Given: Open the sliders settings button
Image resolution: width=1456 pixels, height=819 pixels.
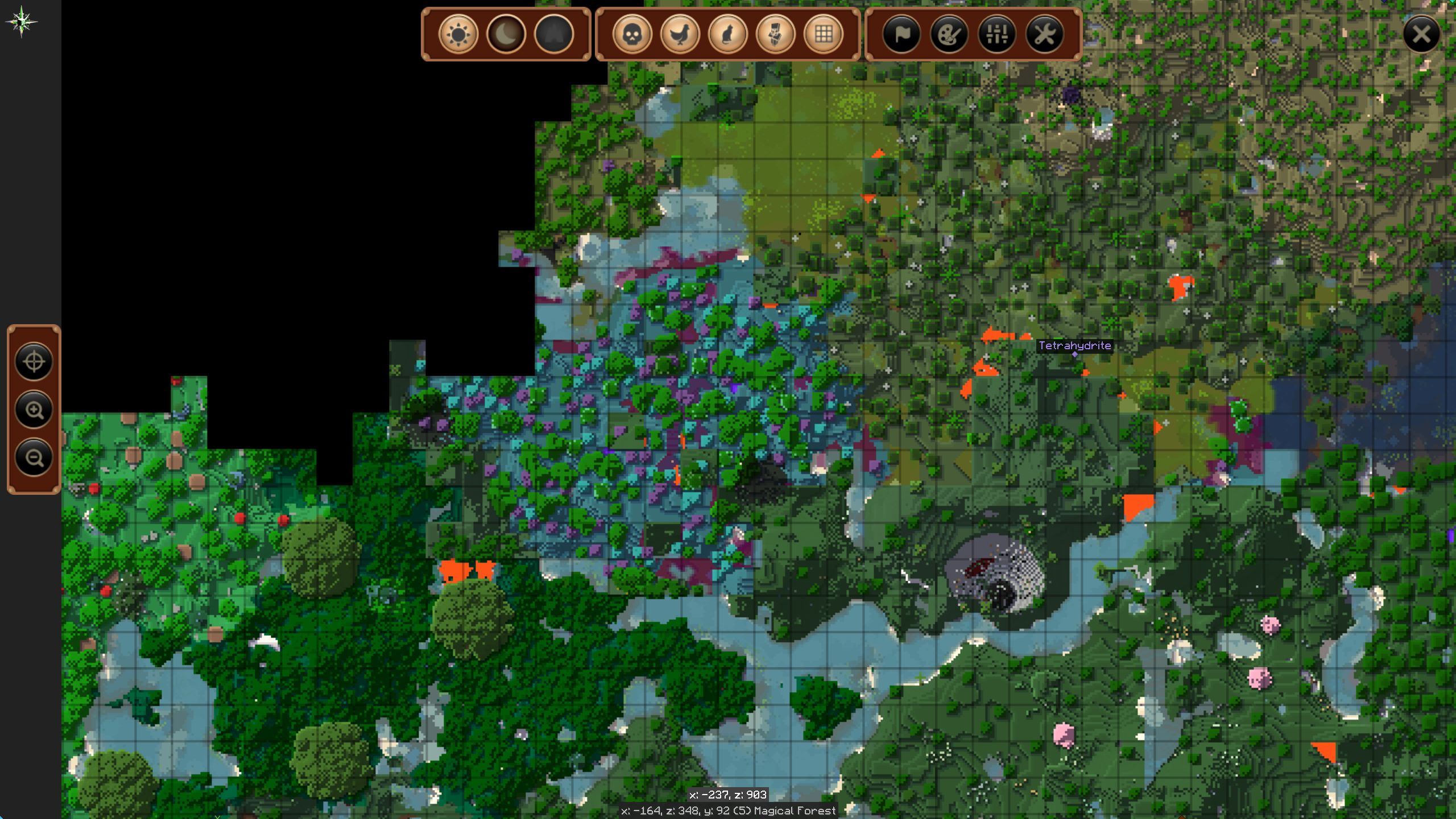Looking at the screenshot, I should click(x=997, y=34).
